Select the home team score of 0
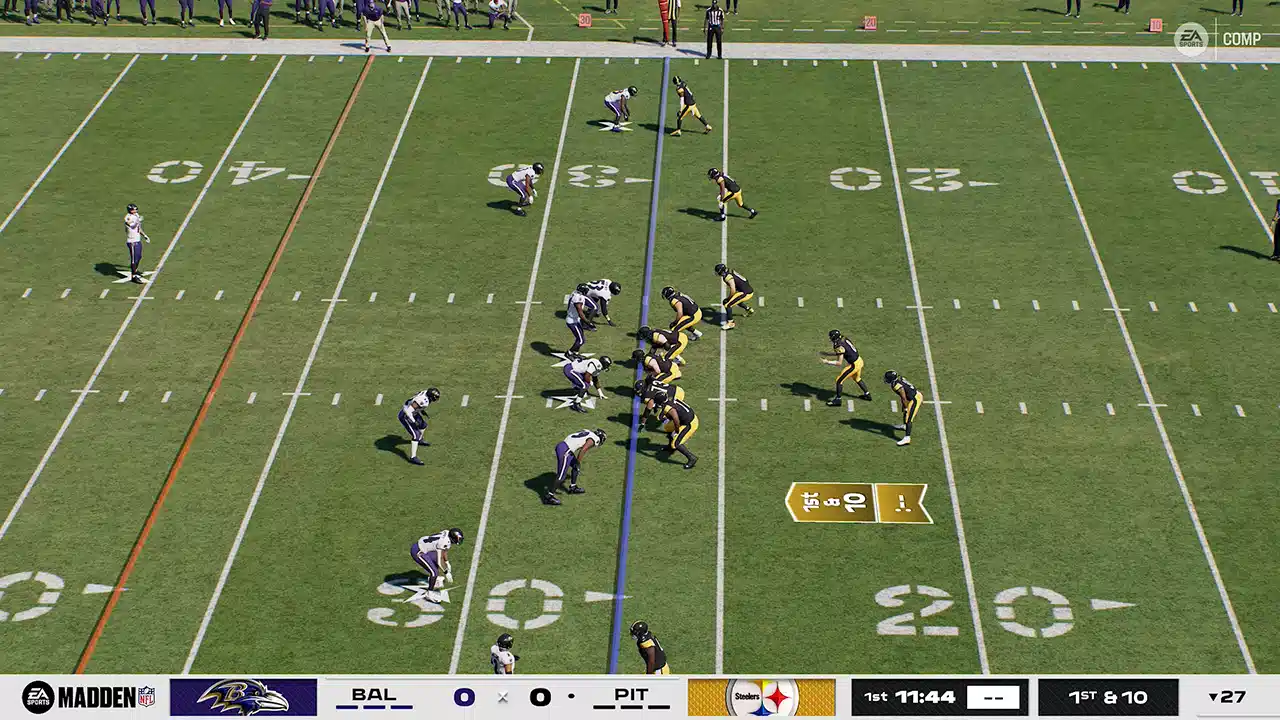The height and width of the screenshot is (720, 1280). (x=540, y=697)
